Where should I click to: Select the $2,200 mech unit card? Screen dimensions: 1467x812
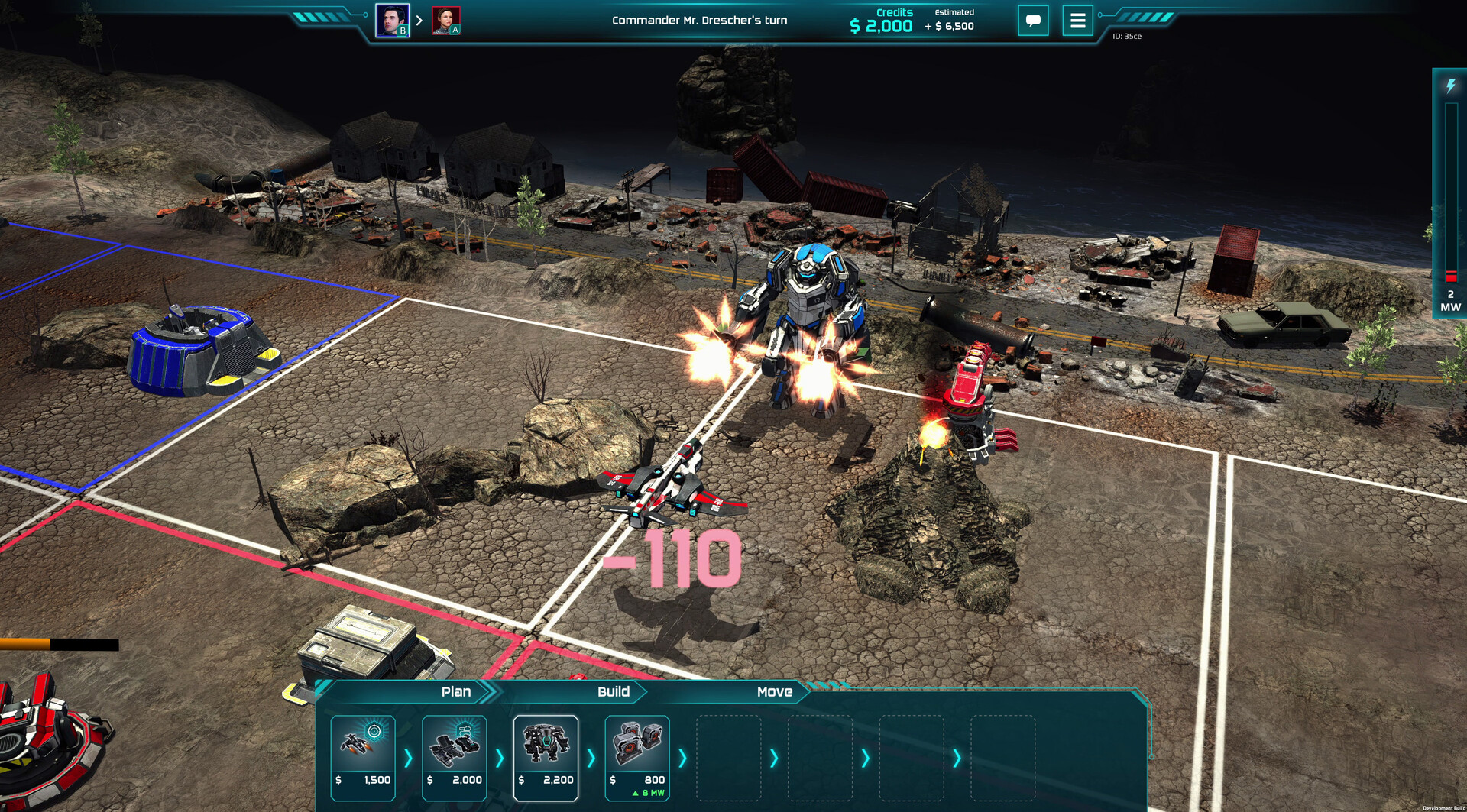click(546, 757)
